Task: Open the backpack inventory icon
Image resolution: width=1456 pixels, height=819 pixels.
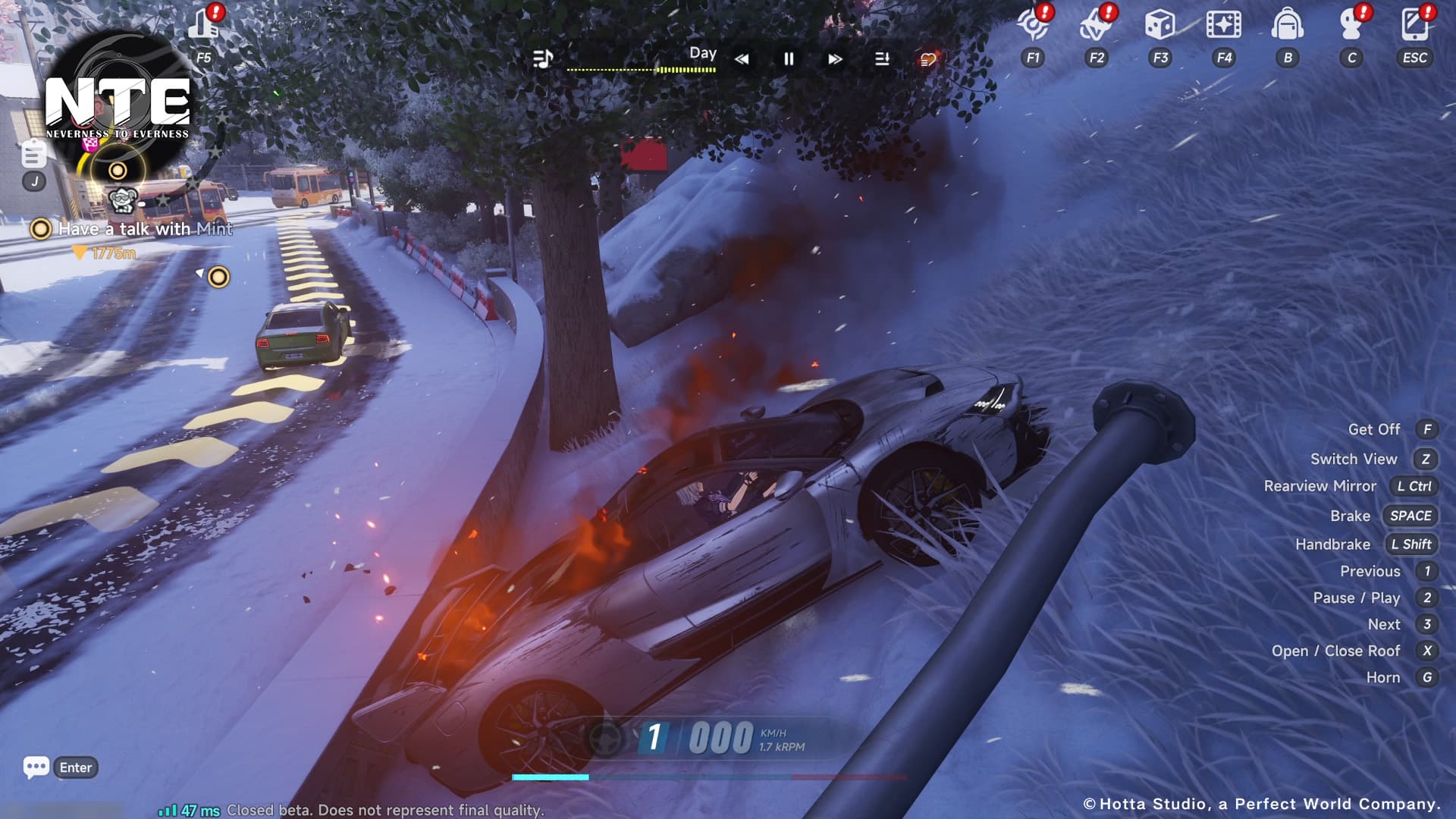Action: coord(1287,26)
